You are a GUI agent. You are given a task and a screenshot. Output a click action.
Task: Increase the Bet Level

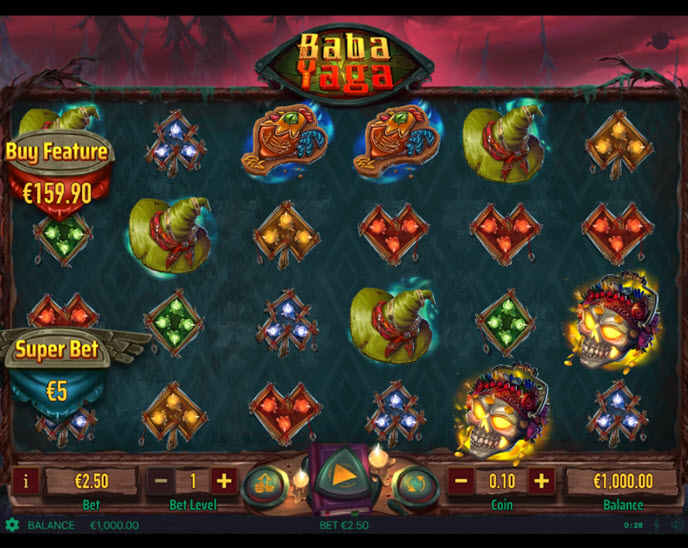224,481
